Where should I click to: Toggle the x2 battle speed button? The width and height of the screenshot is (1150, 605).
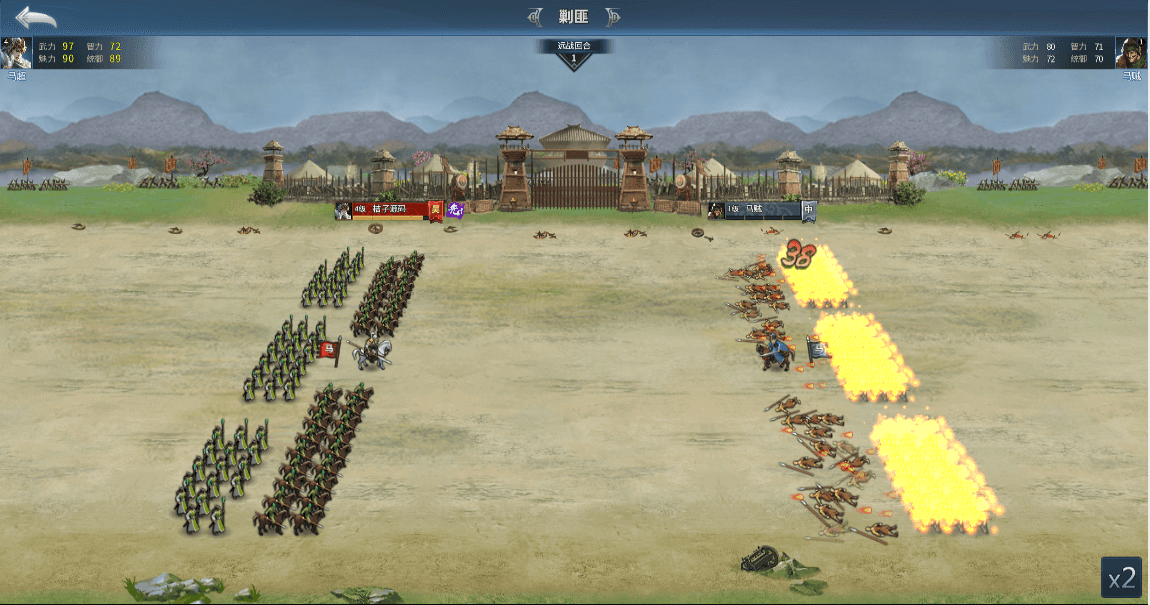pos(1121,577)
